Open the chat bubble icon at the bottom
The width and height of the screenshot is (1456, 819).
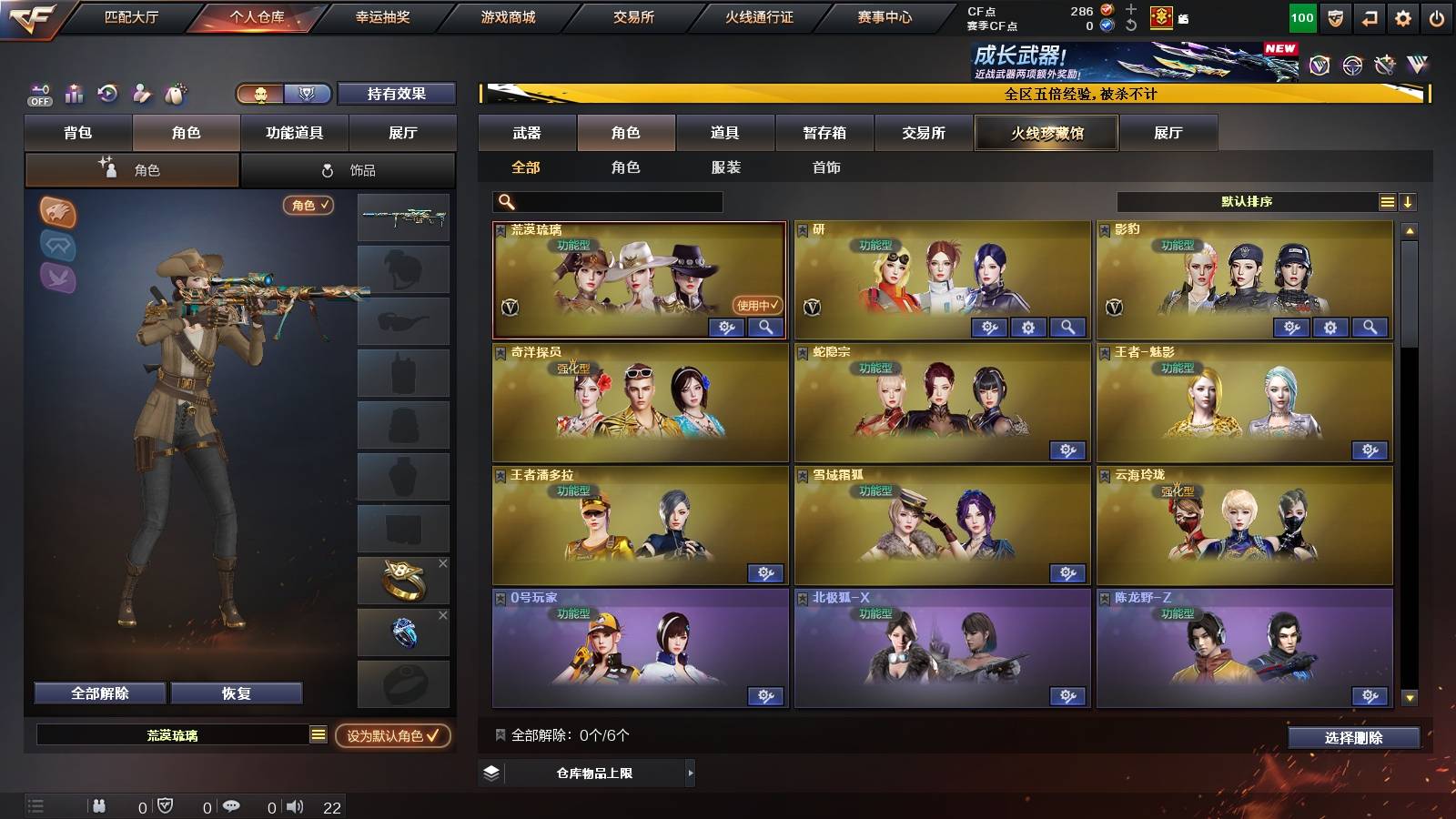coord(233,806)
